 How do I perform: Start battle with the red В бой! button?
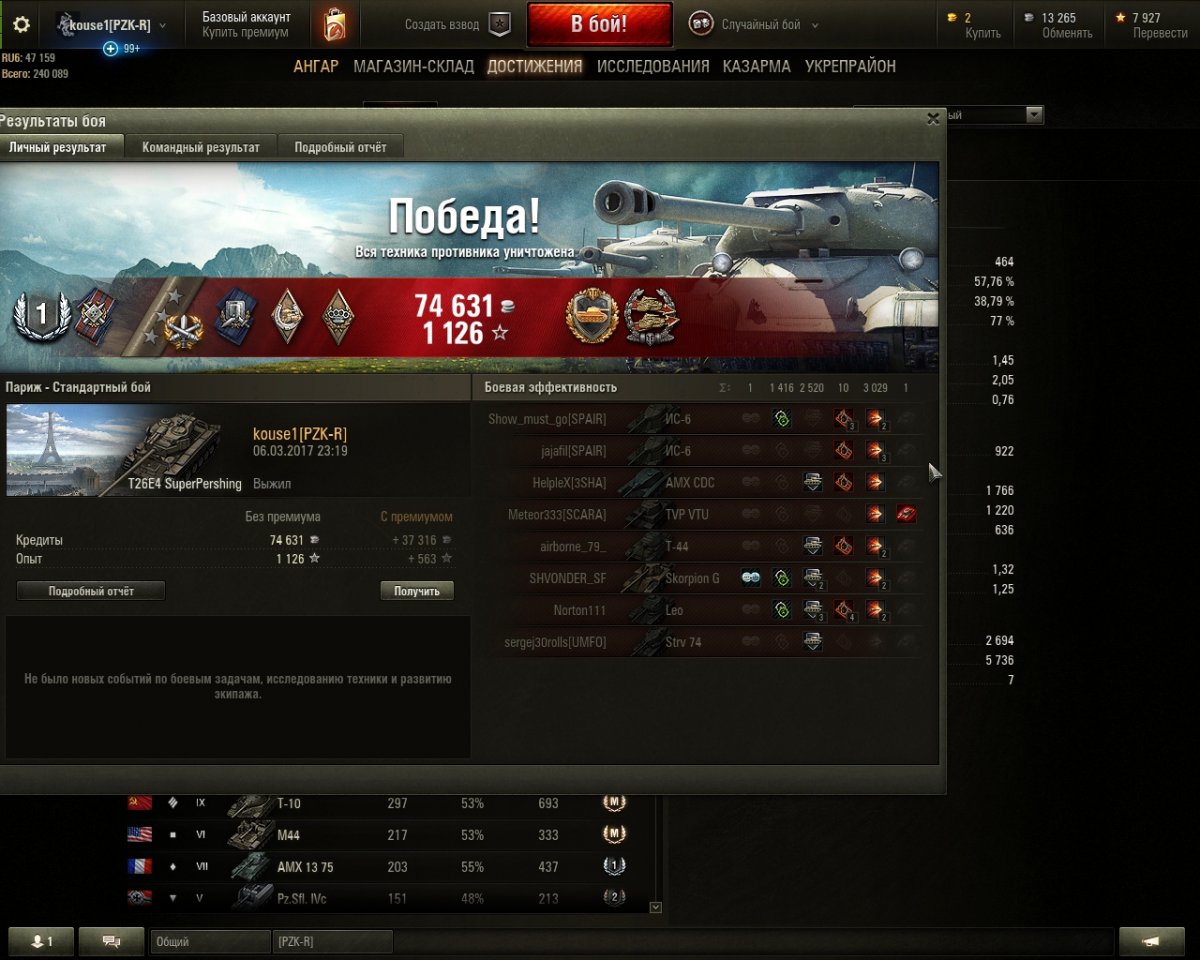(599, 25)
